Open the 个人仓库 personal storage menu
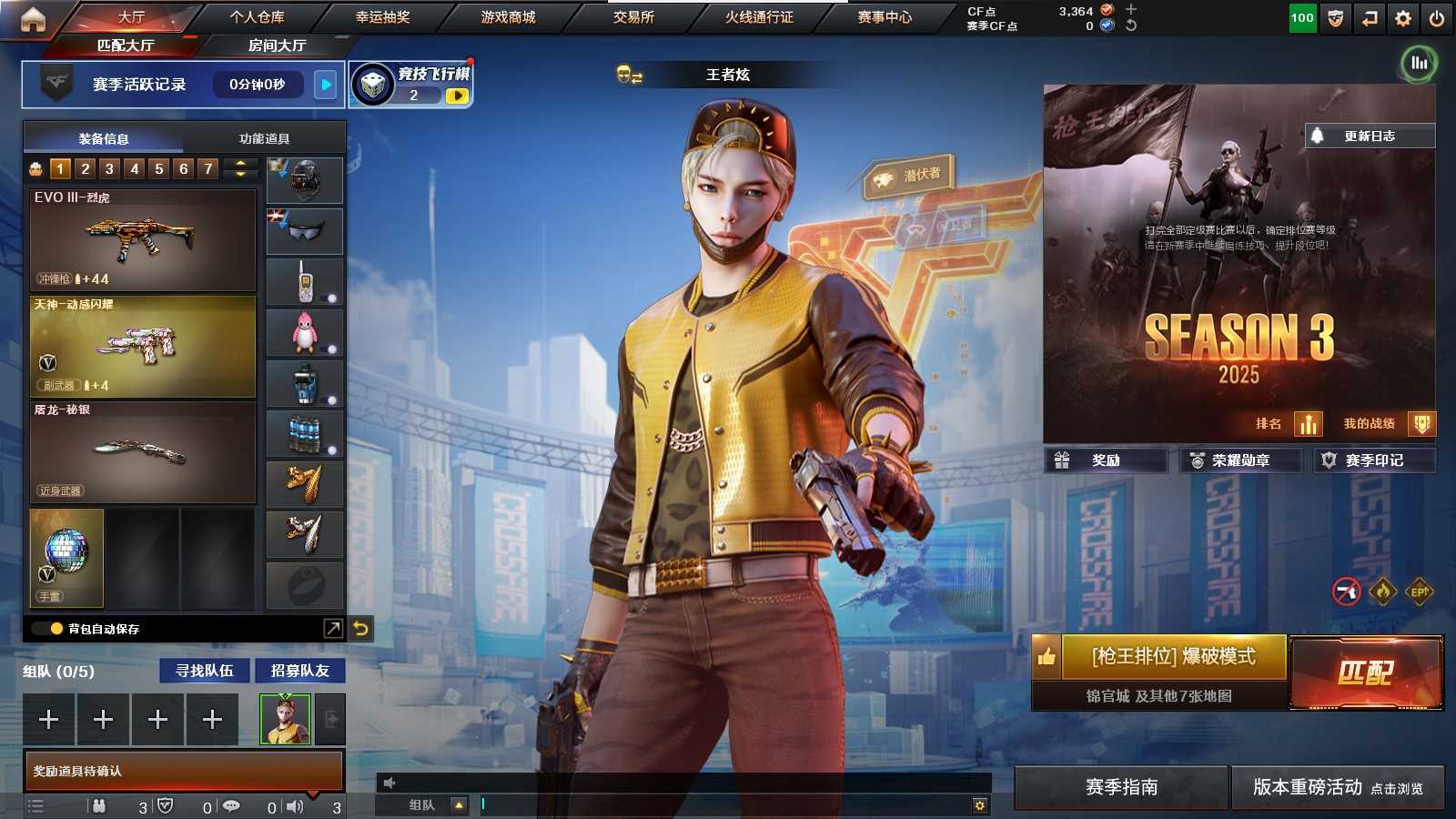The width and height of the screenshot is (1456, 819). click(x=257, y=17)
